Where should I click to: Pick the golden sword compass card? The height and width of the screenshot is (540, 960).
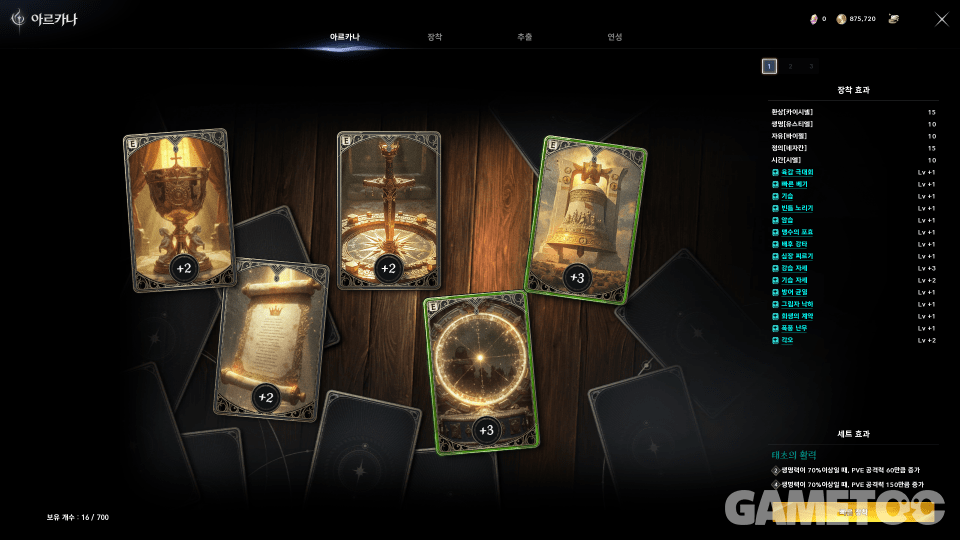click(389, 210)
